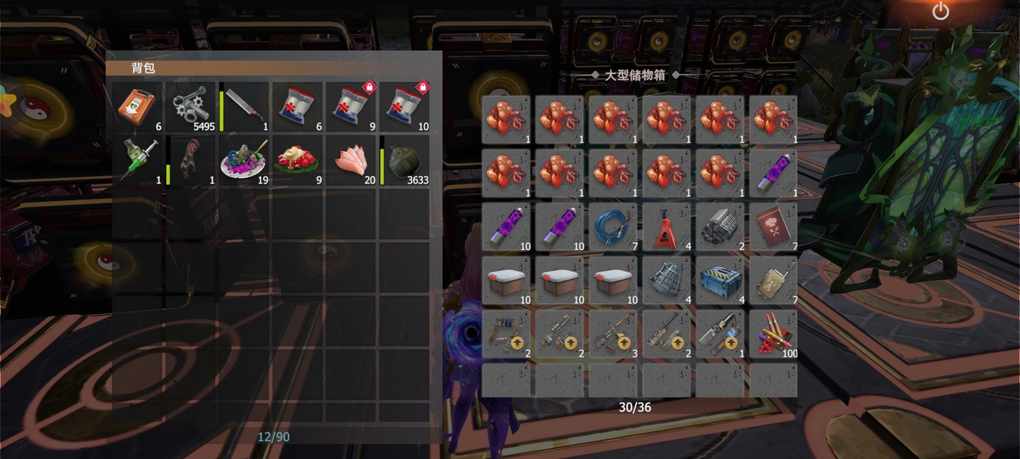
Task: Choose the green syringe item
Action: (x=137, y=161)
